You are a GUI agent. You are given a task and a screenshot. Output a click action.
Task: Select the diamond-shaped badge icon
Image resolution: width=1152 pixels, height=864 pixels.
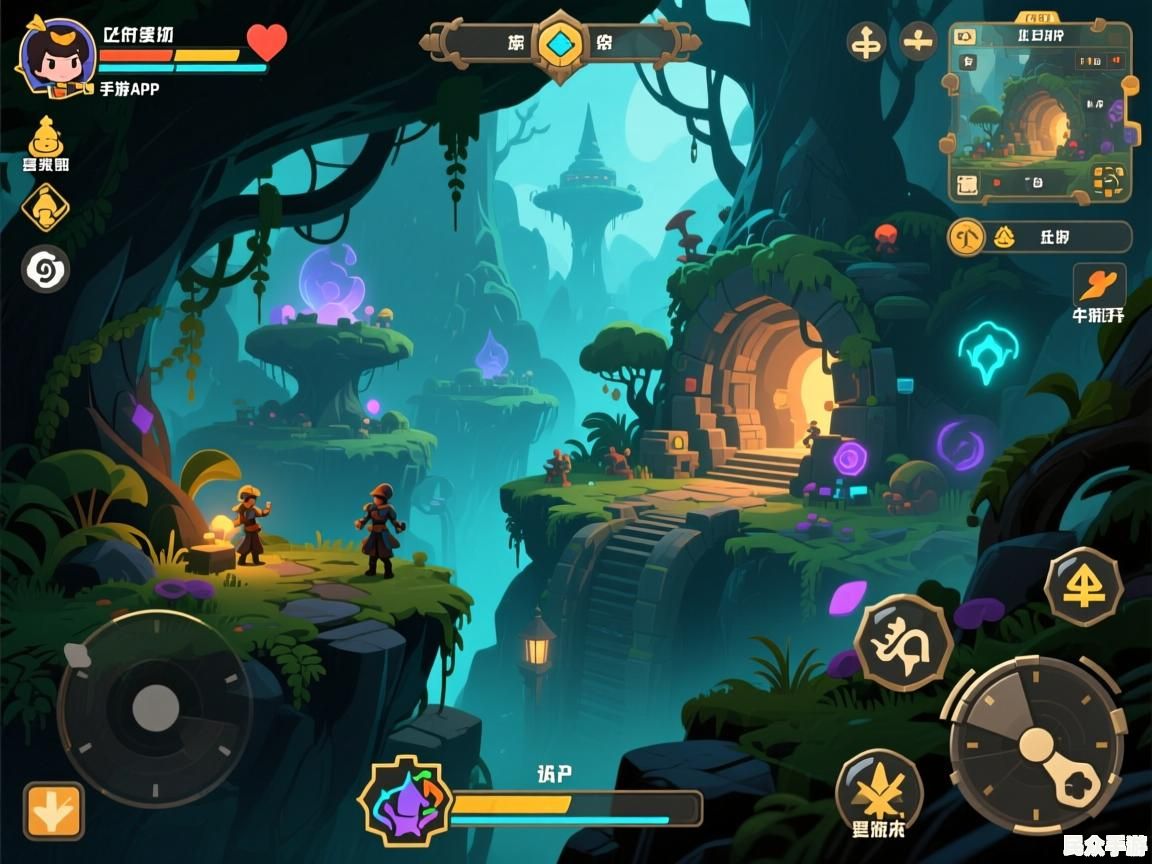[46, 207]
